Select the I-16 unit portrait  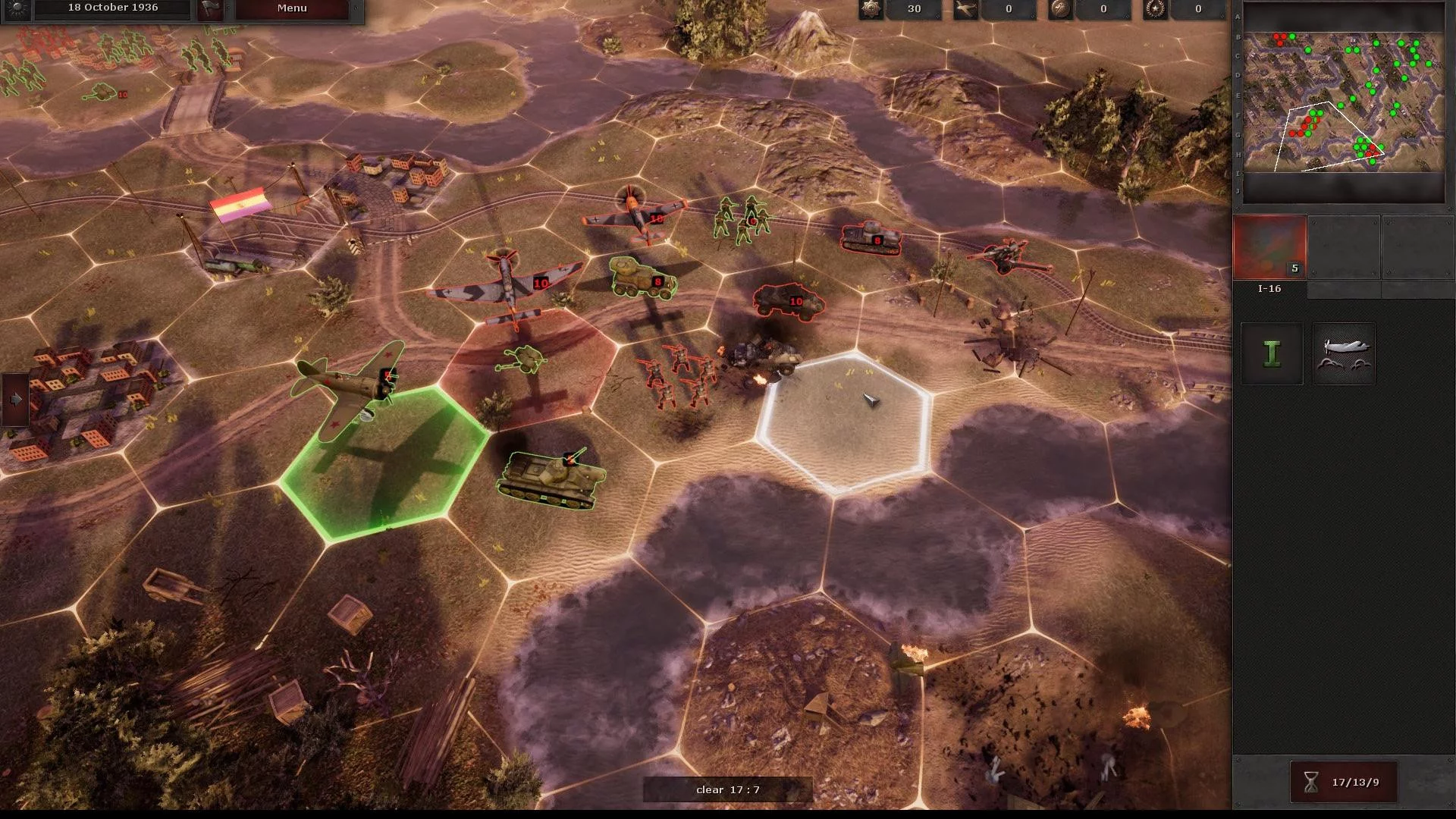[1269, 247]
